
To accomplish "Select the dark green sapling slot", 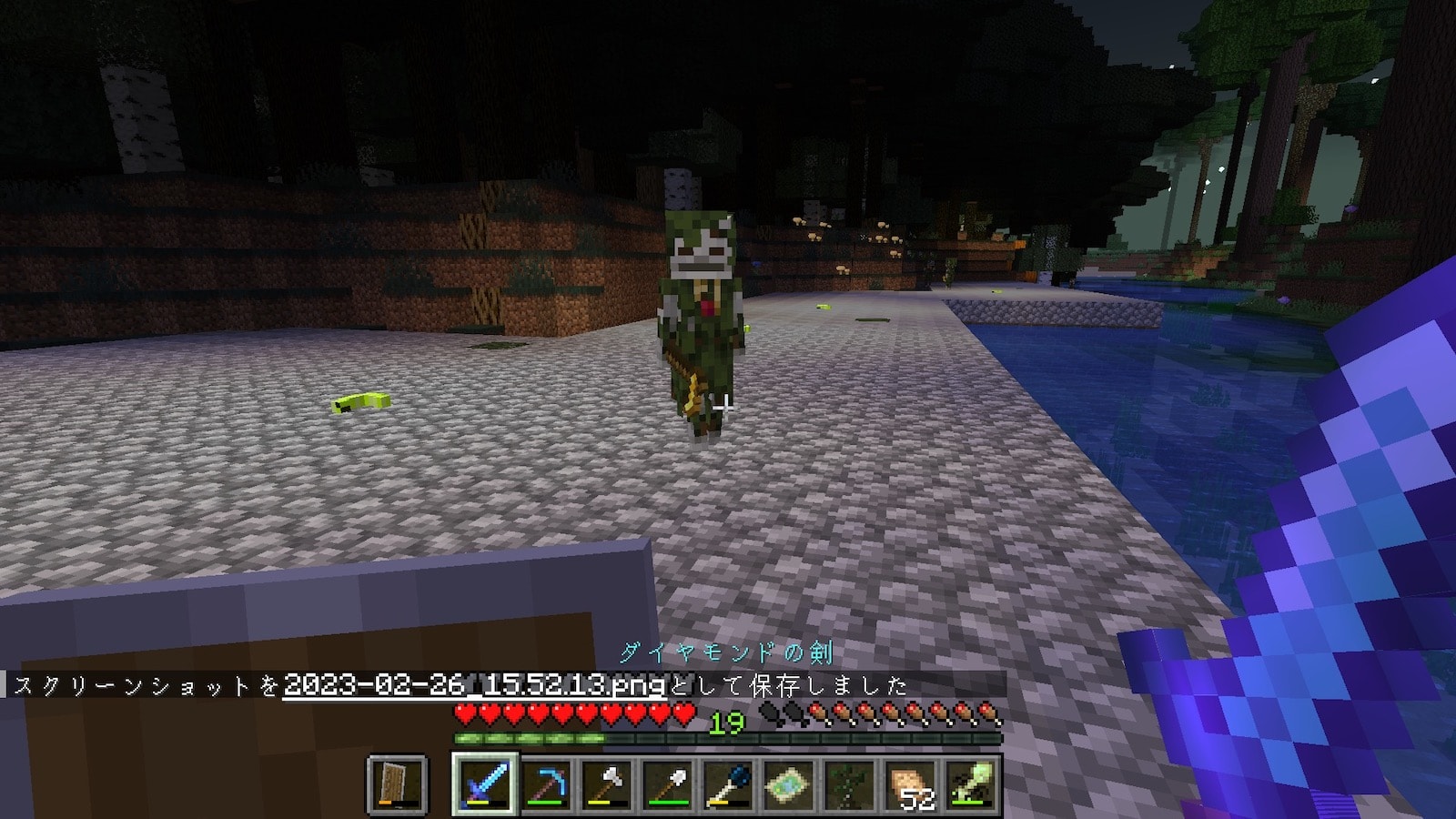I will click(x=849, y=784).
